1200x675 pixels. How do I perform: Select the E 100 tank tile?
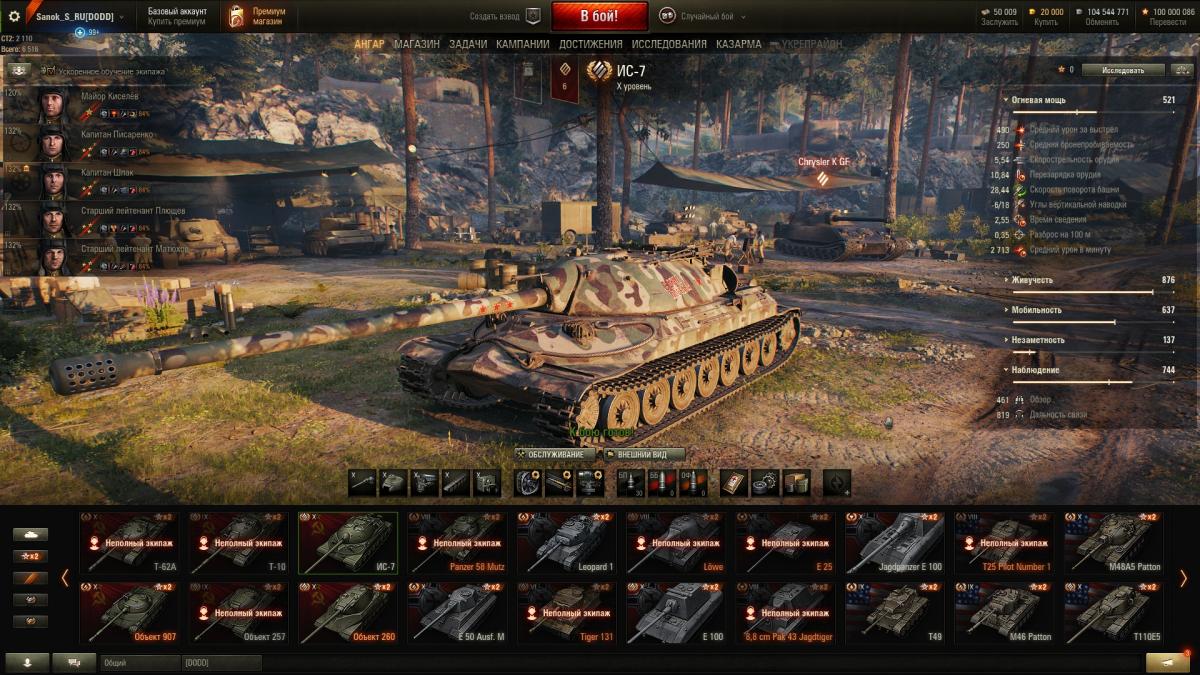pyautogui.click(x=675, y=613)
